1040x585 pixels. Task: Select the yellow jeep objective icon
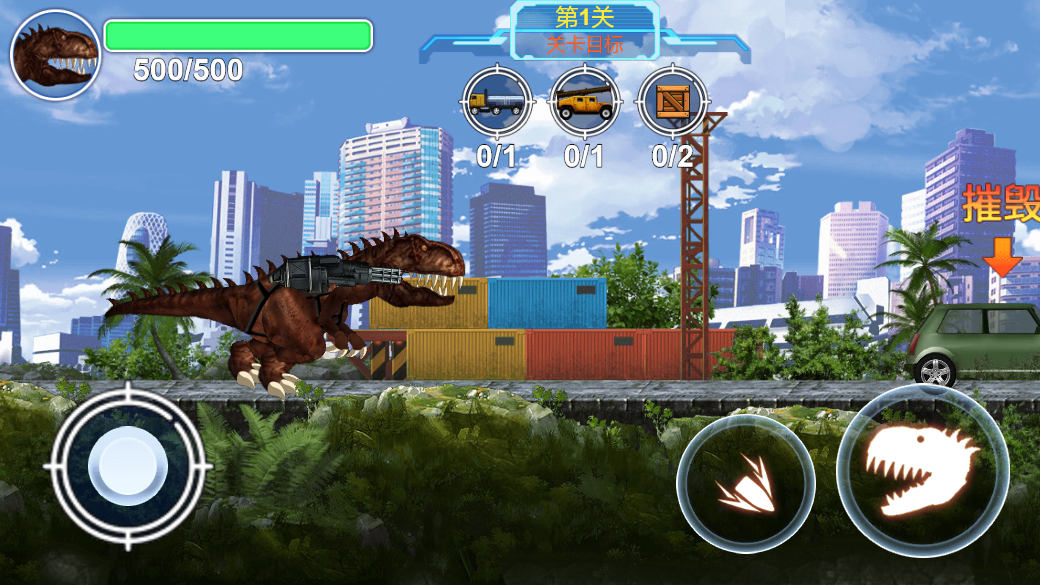point(585,102)
